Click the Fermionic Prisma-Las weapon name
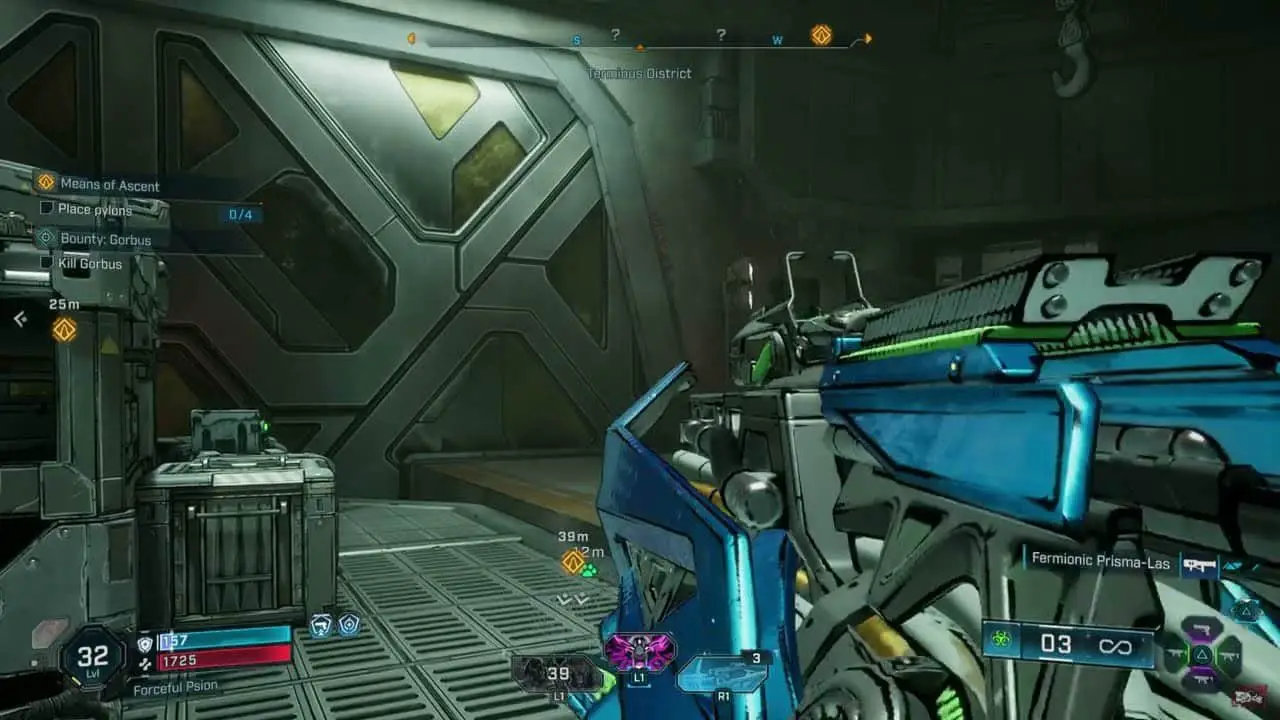 (1099, 564)
